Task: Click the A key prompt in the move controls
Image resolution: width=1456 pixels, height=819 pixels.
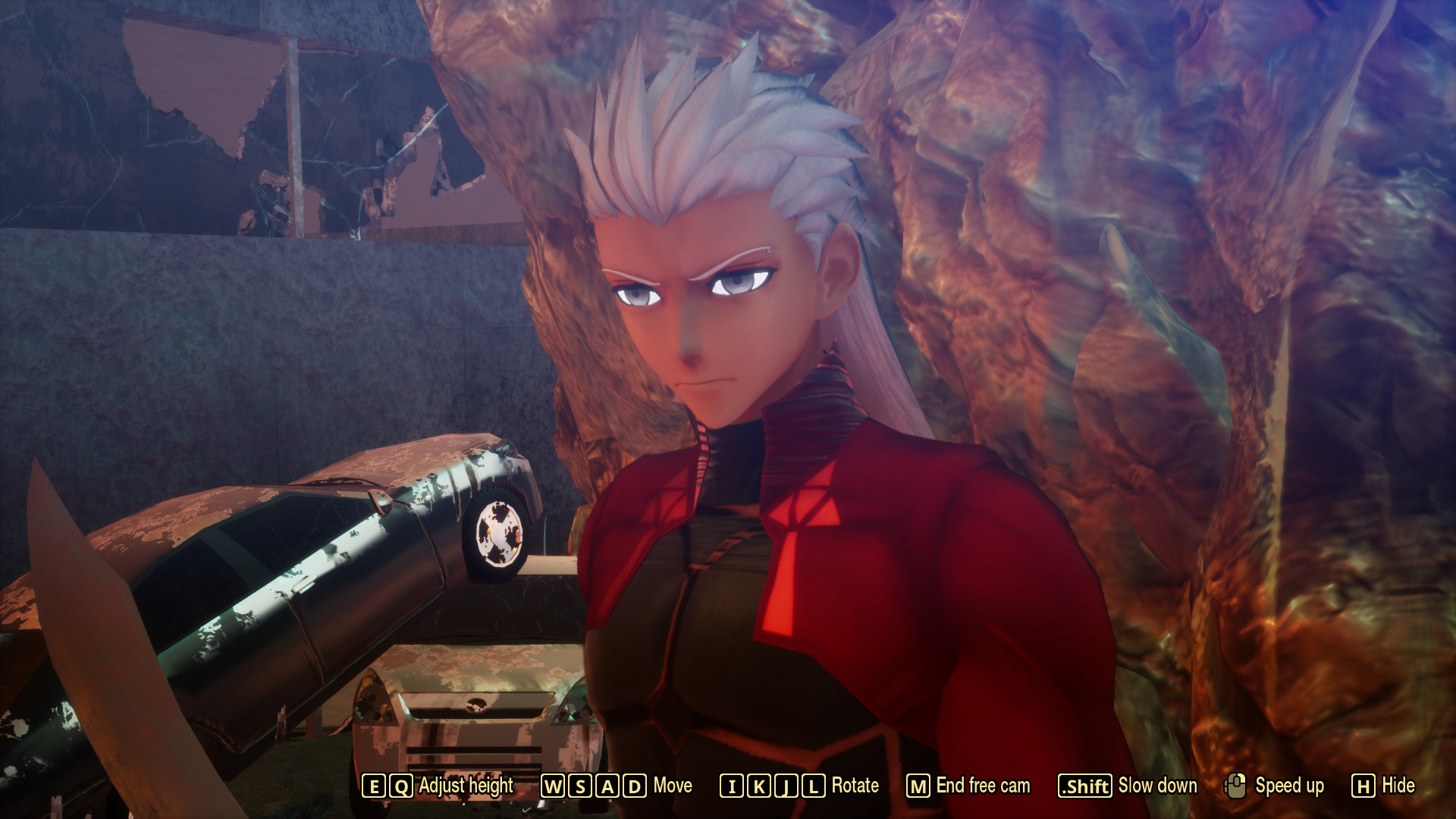Action: pyautogui.click(x=605, y=787)
